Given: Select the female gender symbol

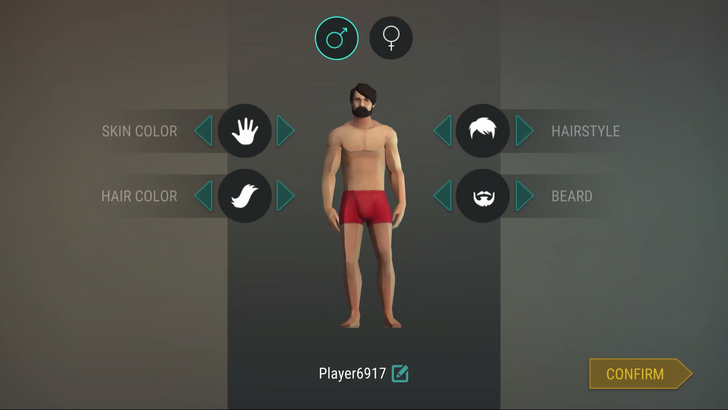Looking at the screenshot, I should (391, 39).
